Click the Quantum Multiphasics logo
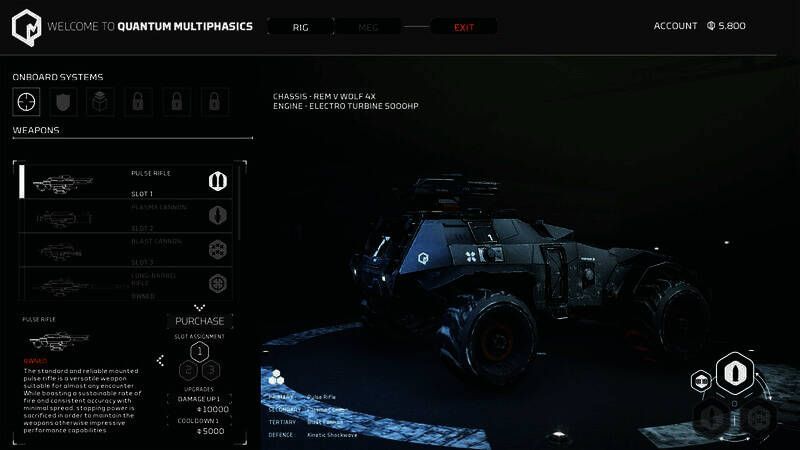Screen dimensions: 800x450 pos(27,27)
